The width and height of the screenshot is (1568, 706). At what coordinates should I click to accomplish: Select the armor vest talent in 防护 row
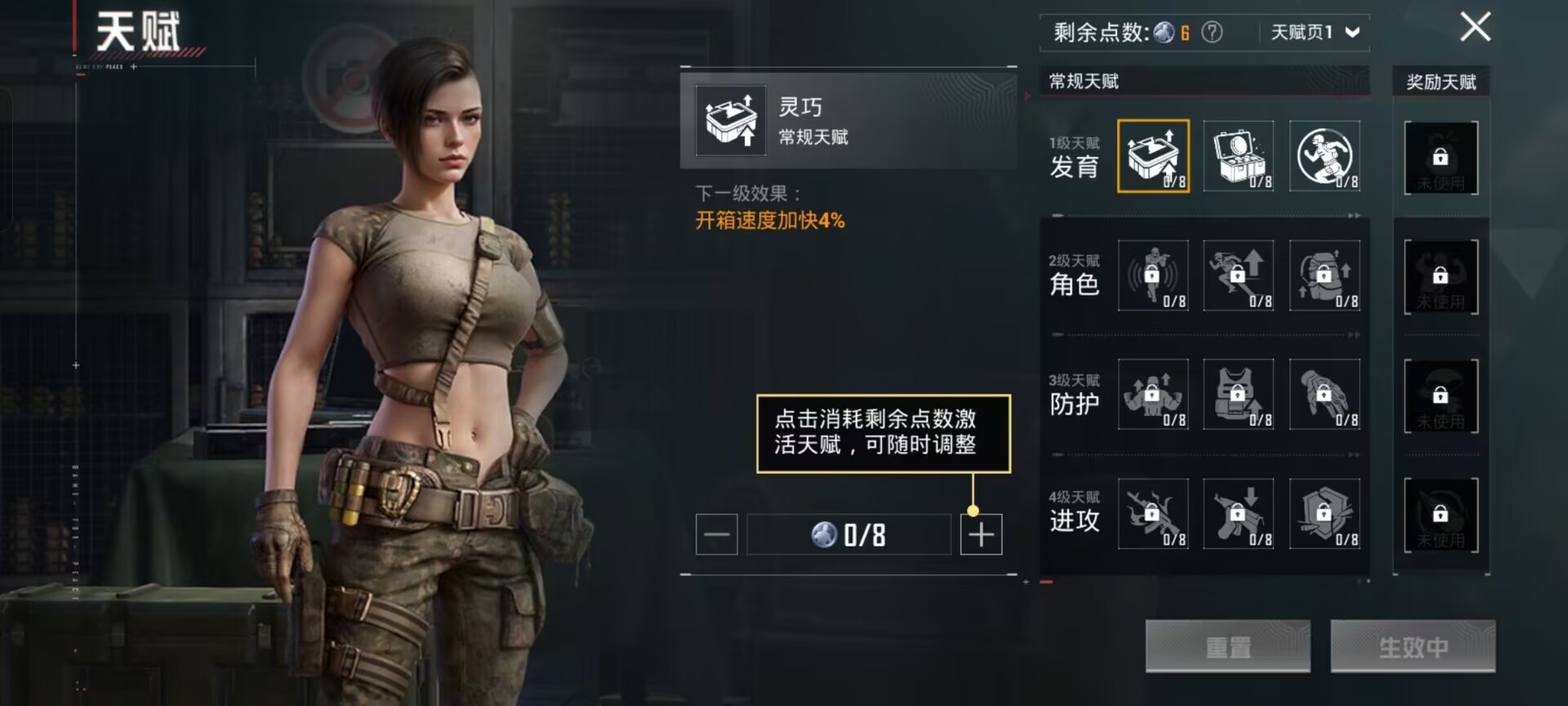click(1238, 395)
